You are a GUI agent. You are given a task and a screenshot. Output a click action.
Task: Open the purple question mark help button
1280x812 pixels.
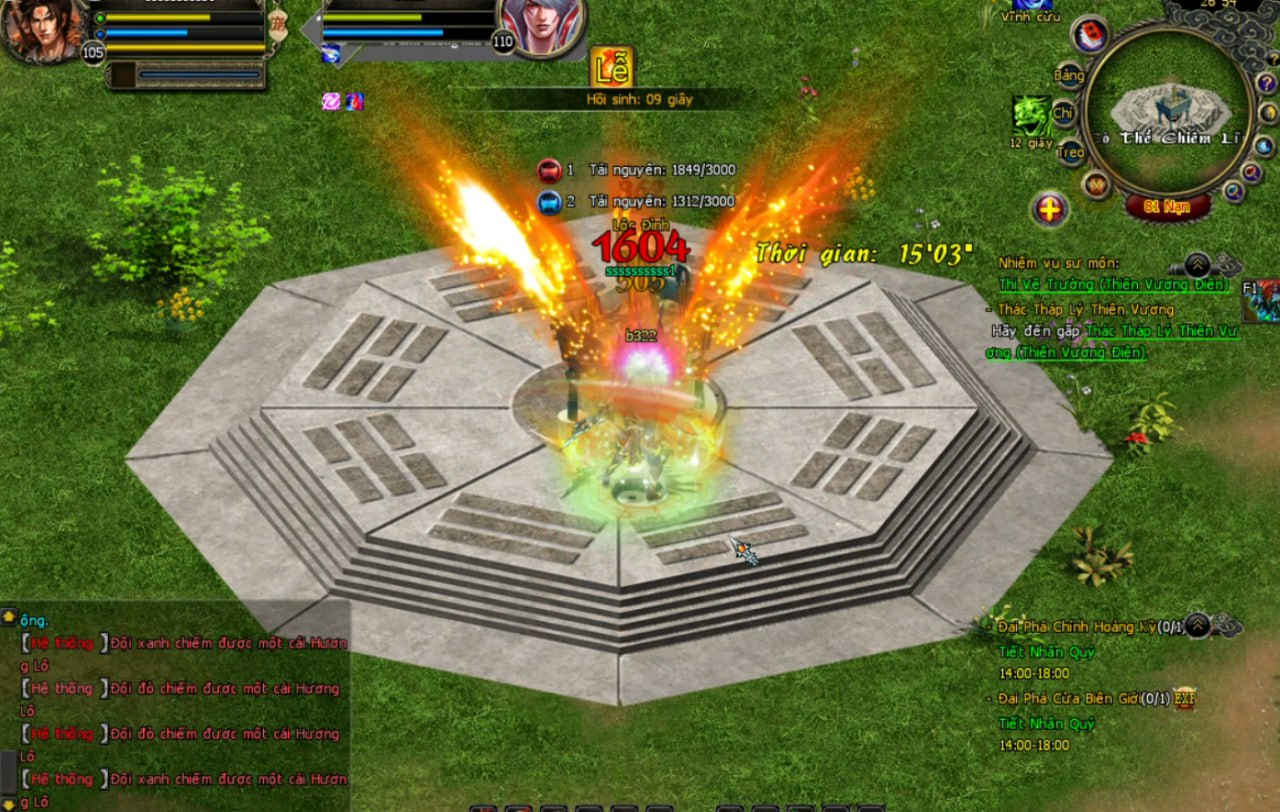(1266, 82)
